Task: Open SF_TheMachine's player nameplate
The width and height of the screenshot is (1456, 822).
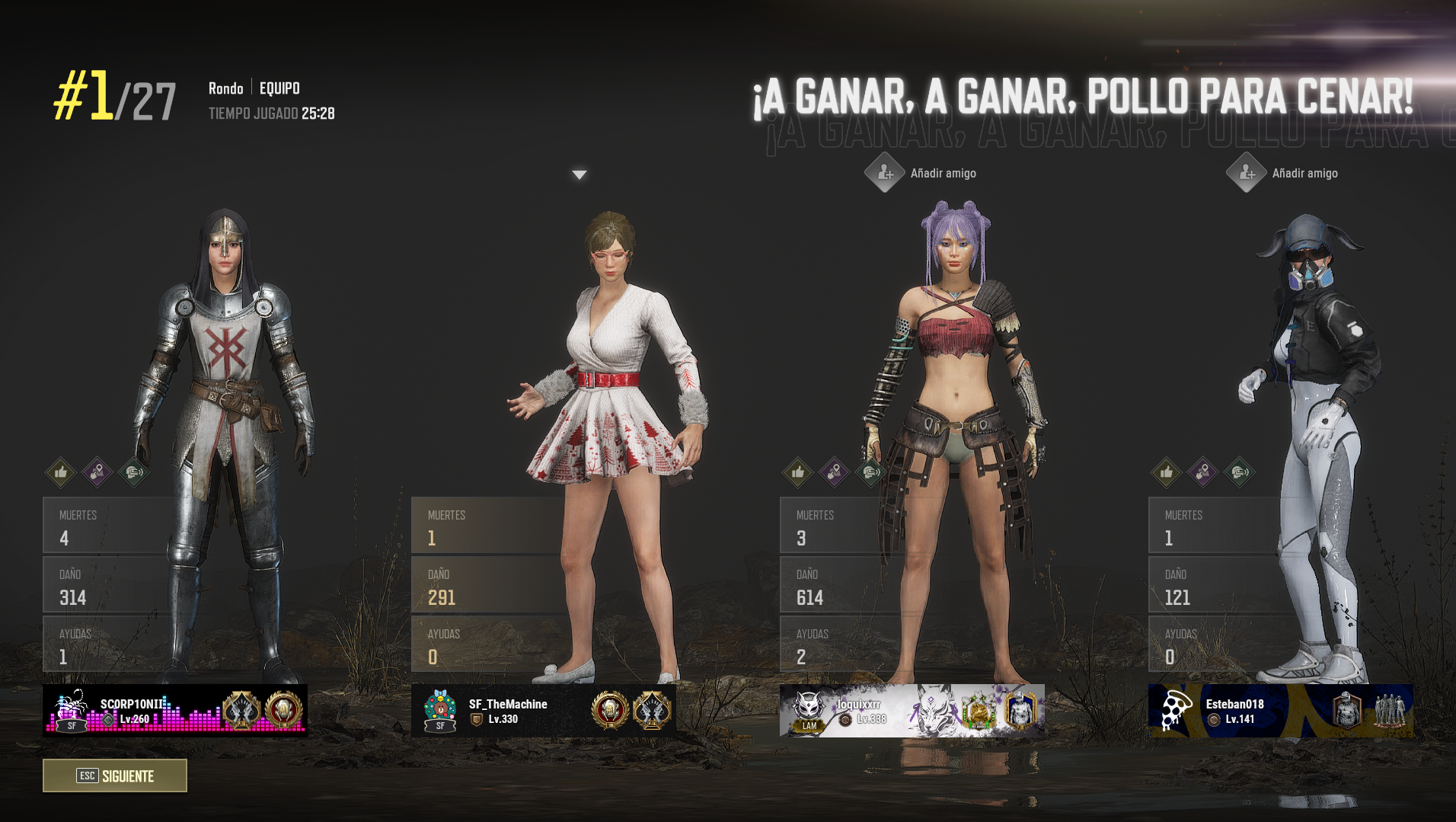Action: pyautogui.click(x=544, y=710)
